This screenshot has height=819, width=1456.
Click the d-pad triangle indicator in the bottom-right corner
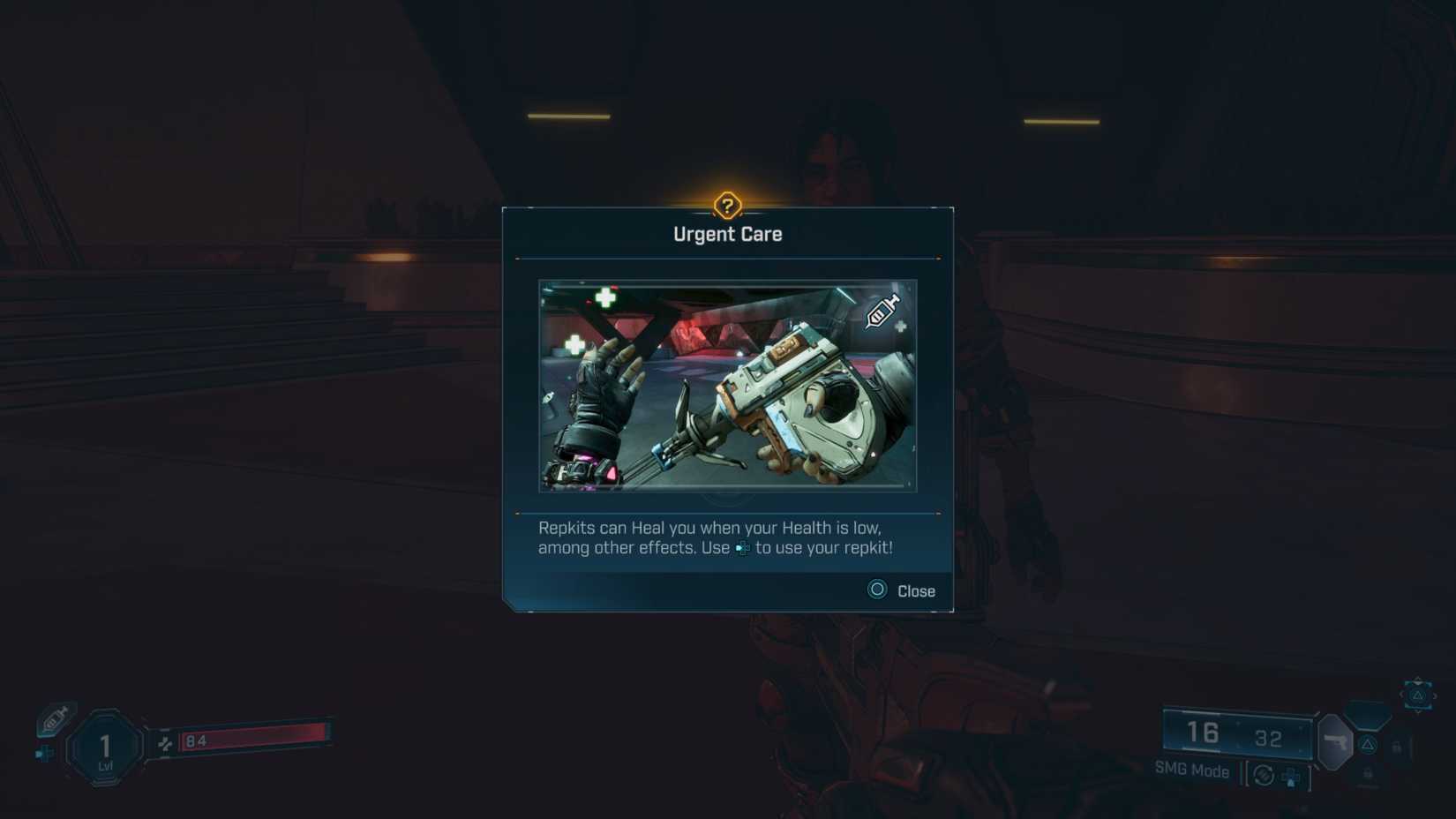[1418, 695]
